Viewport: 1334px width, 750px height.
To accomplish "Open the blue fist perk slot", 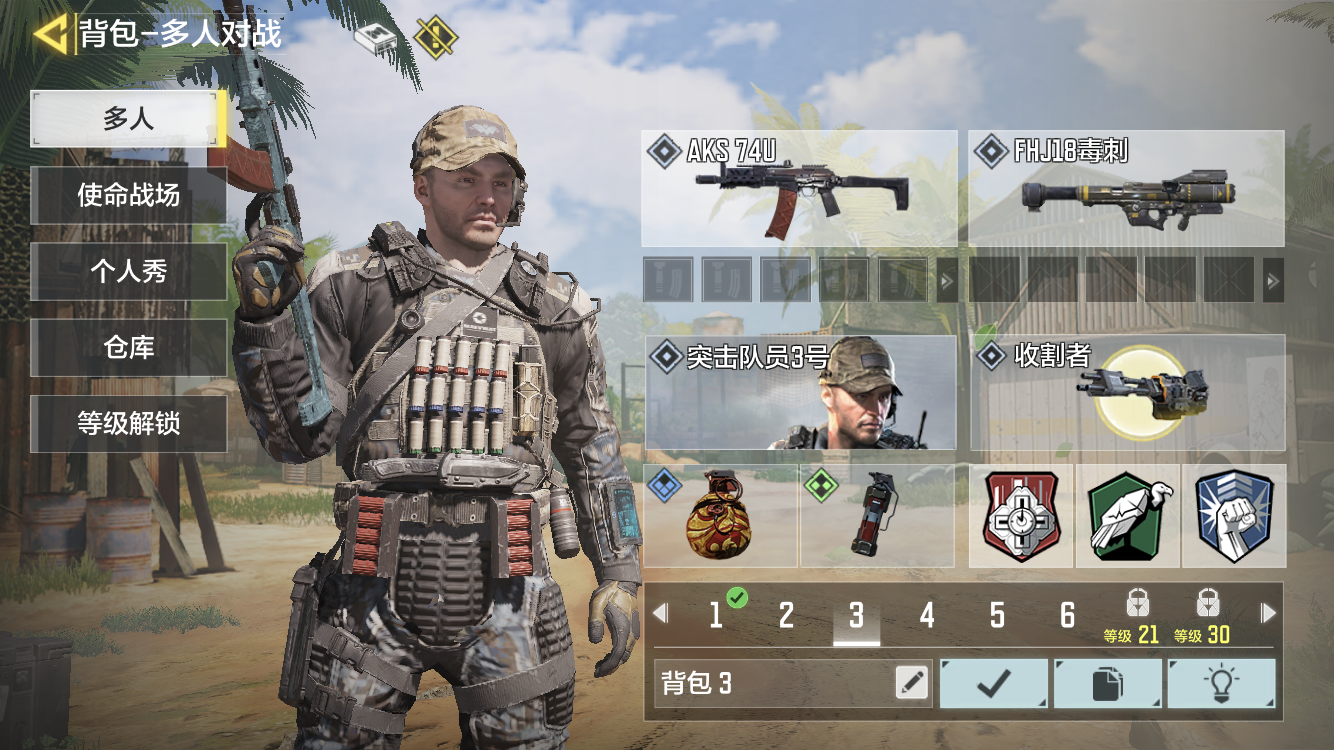I will pos(1234,516).
